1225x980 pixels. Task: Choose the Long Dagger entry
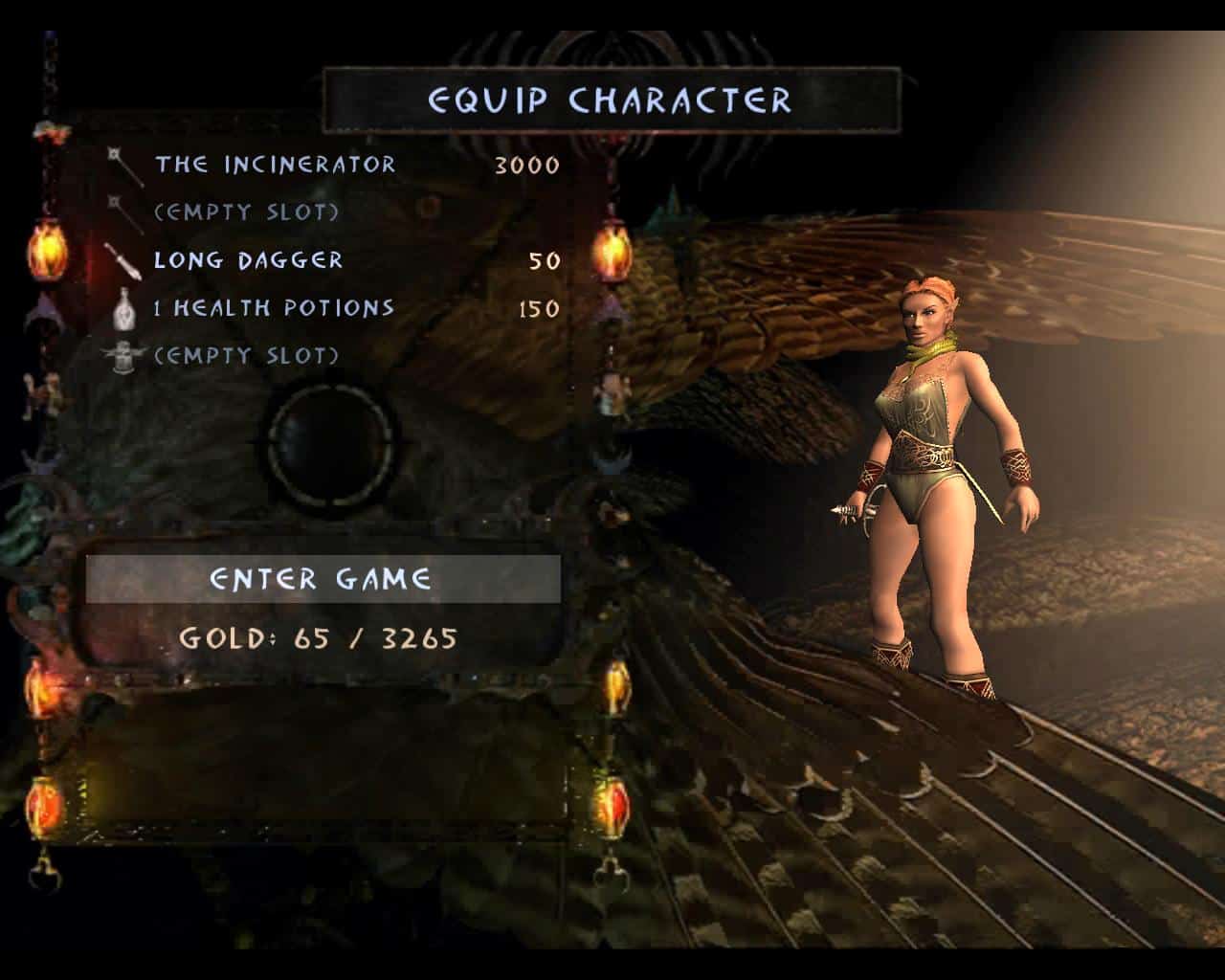click(249, 260)
